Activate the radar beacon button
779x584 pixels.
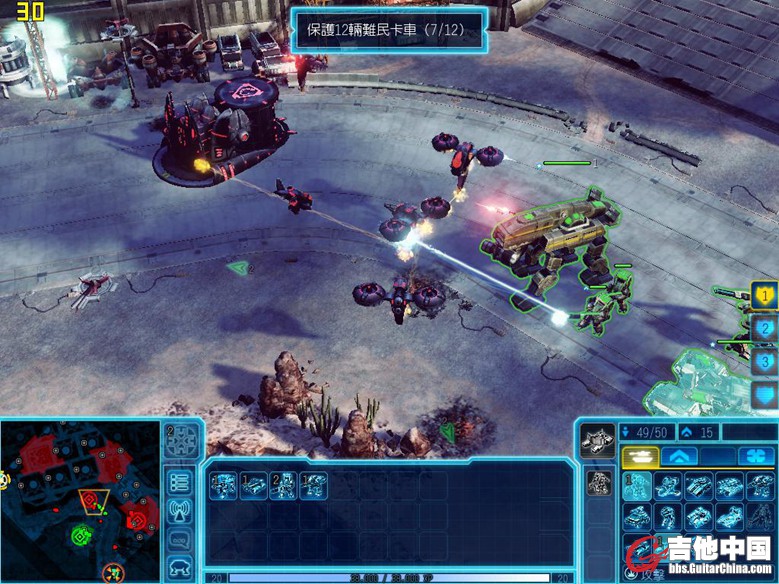click(x=180, y=512)
